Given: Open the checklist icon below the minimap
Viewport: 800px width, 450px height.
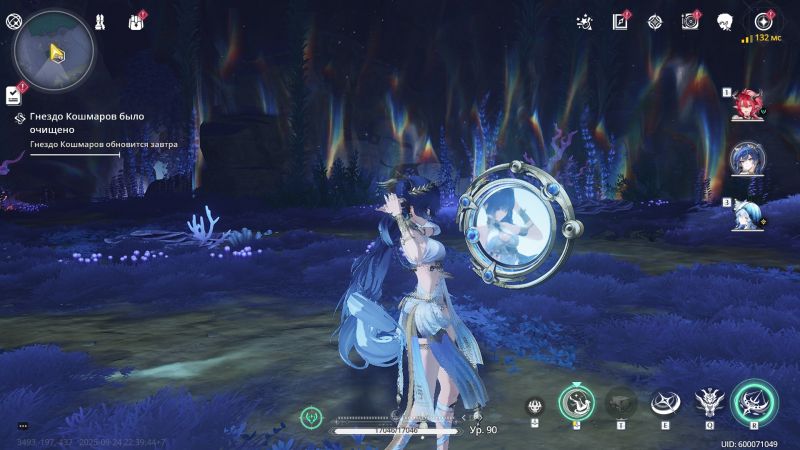Looking at the screenshot, I should [x=13, y=94].
